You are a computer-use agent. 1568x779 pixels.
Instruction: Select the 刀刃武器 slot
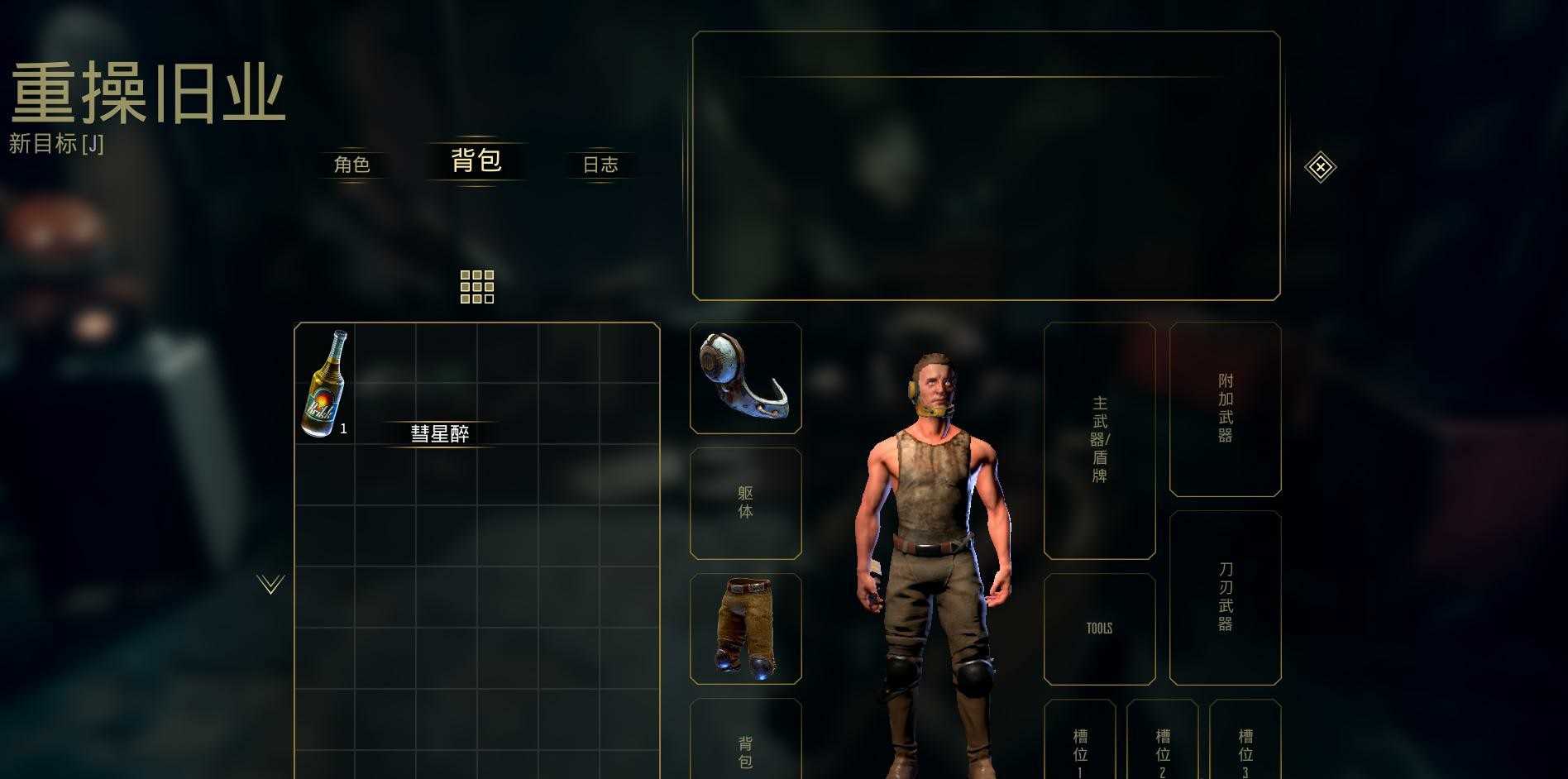(1225, 597)
